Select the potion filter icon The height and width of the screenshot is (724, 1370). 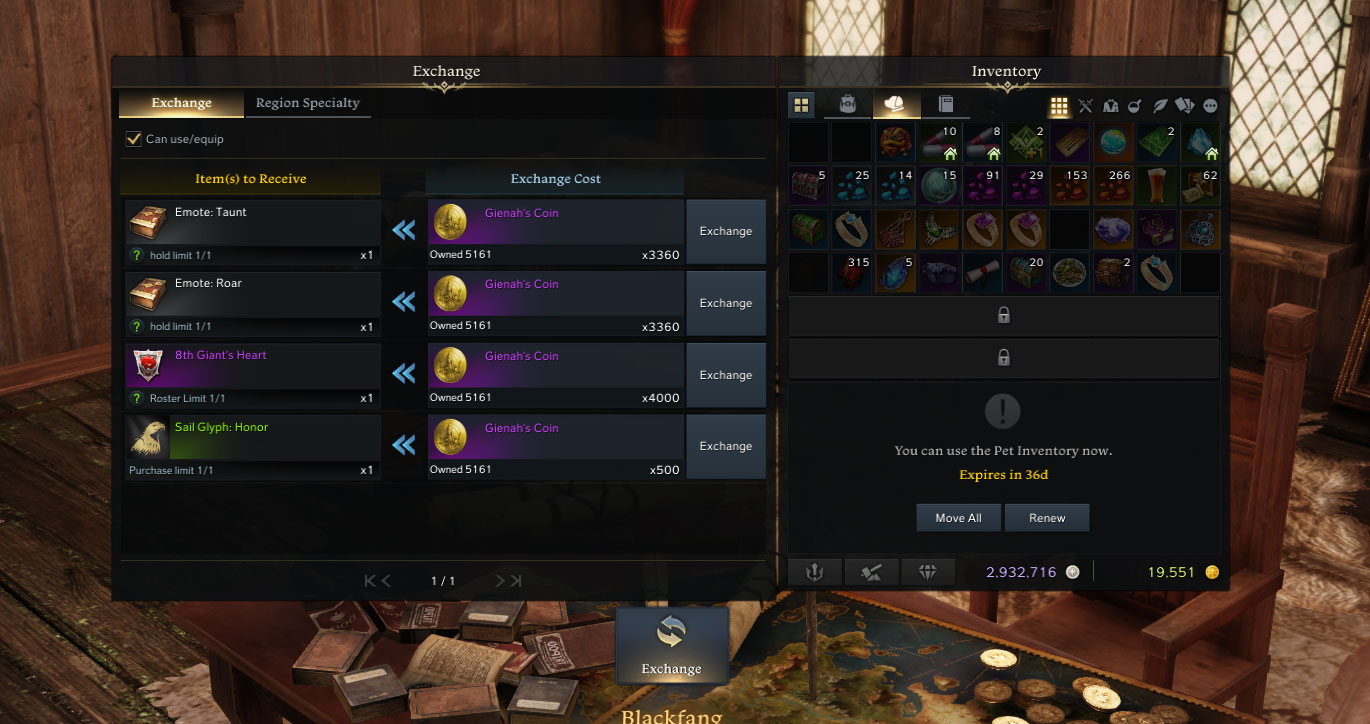[1134, 105]
